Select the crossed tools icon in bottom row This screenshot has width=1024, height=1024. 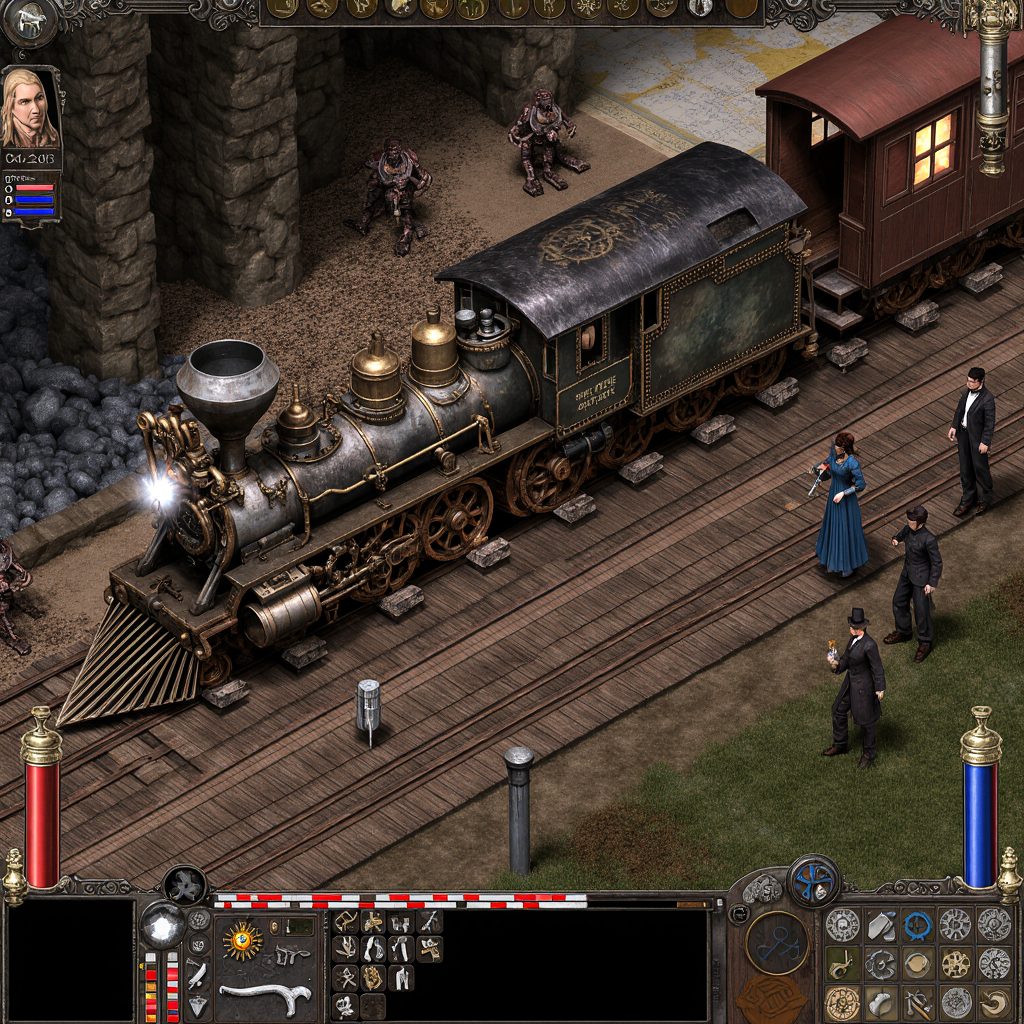point(918,1002)
